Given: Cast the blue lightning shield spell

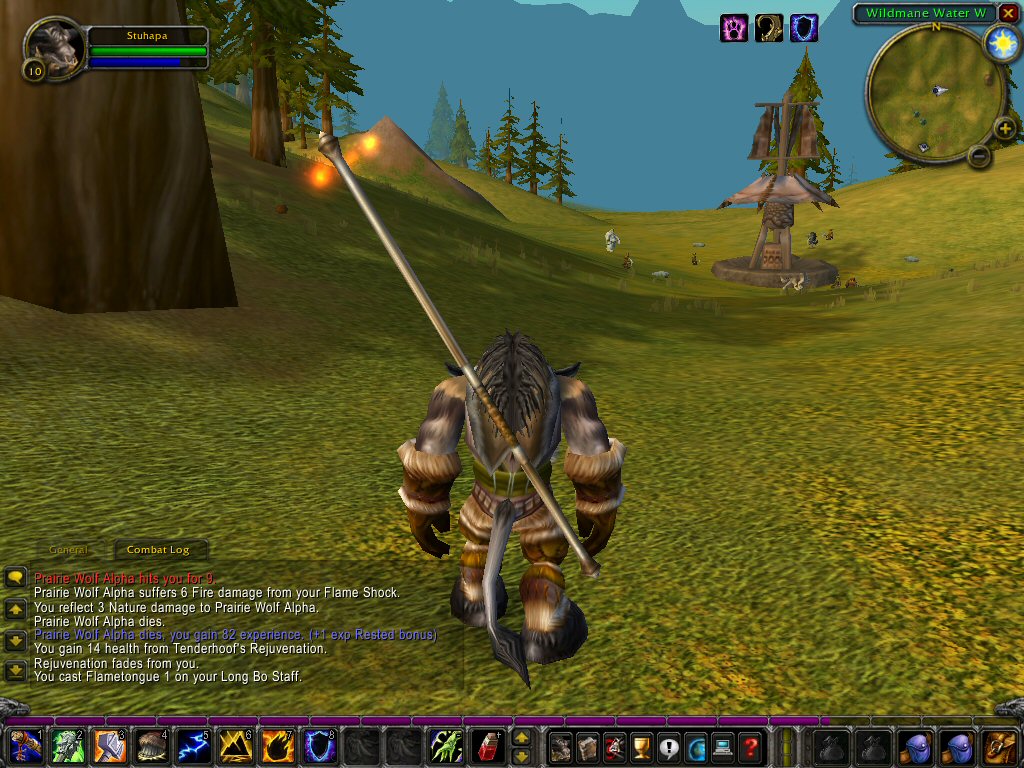Looking at the screenshot, I should coord(318,746).
